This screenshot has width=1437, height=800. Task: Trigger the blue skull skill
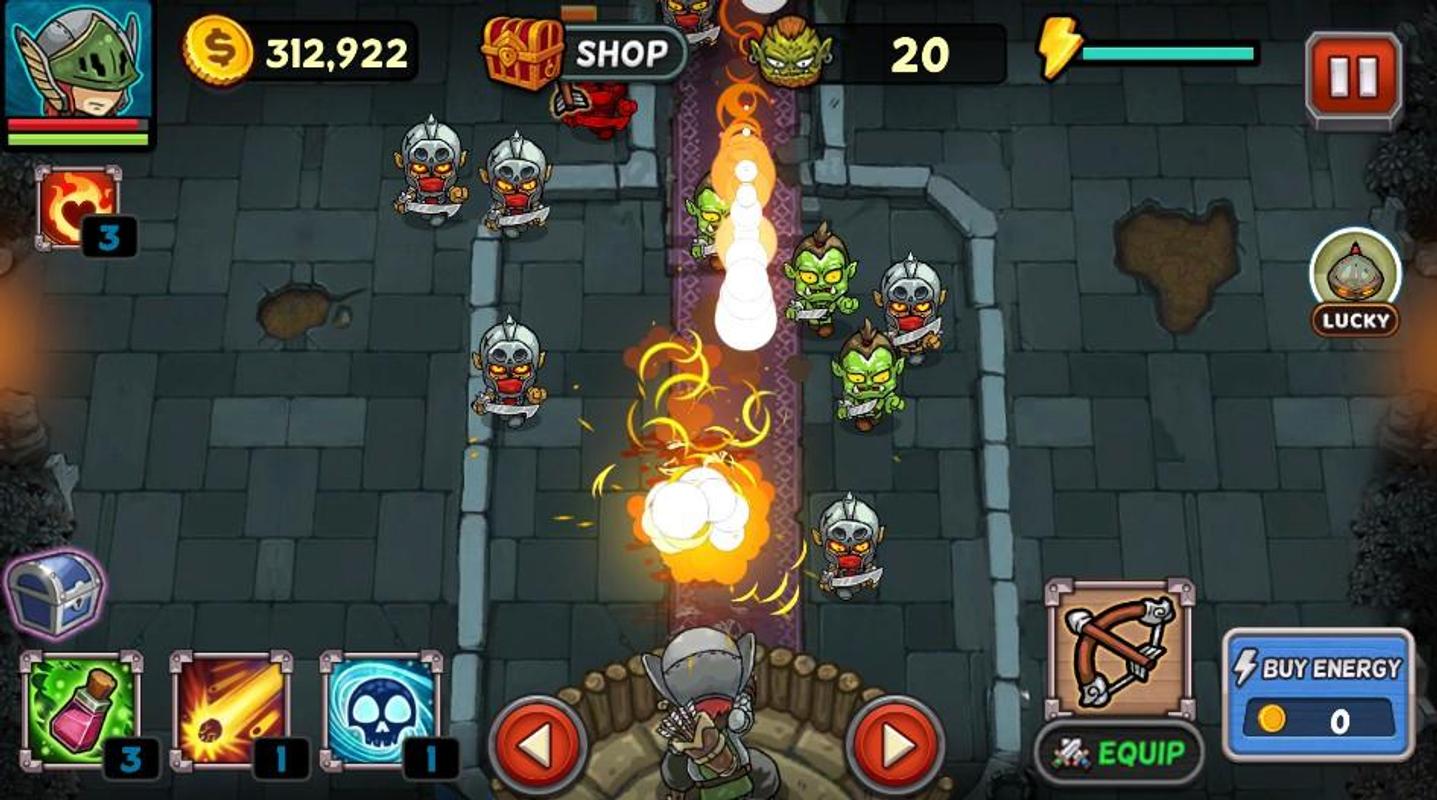click(381, 712)
